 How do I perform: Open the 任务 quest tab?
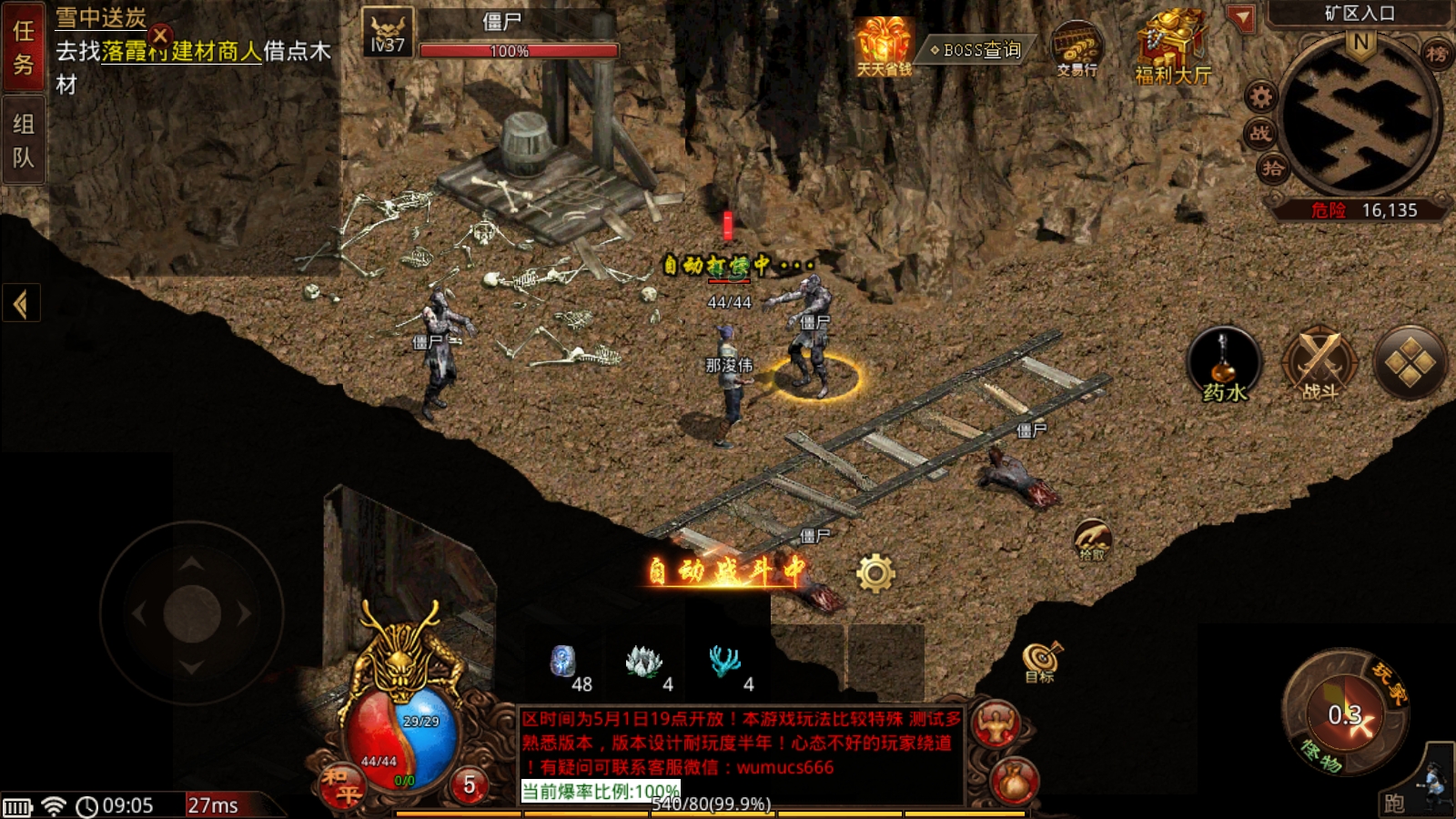click(x=24, y=47)
